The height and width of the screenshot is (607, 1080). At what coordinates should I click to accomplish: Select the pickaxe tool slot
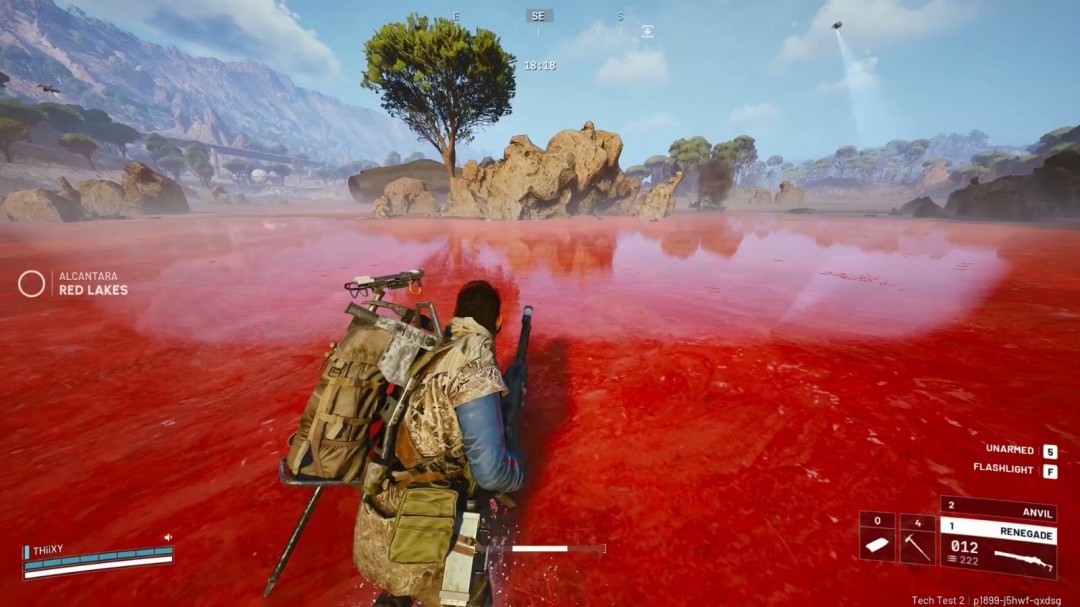(917, 540)
